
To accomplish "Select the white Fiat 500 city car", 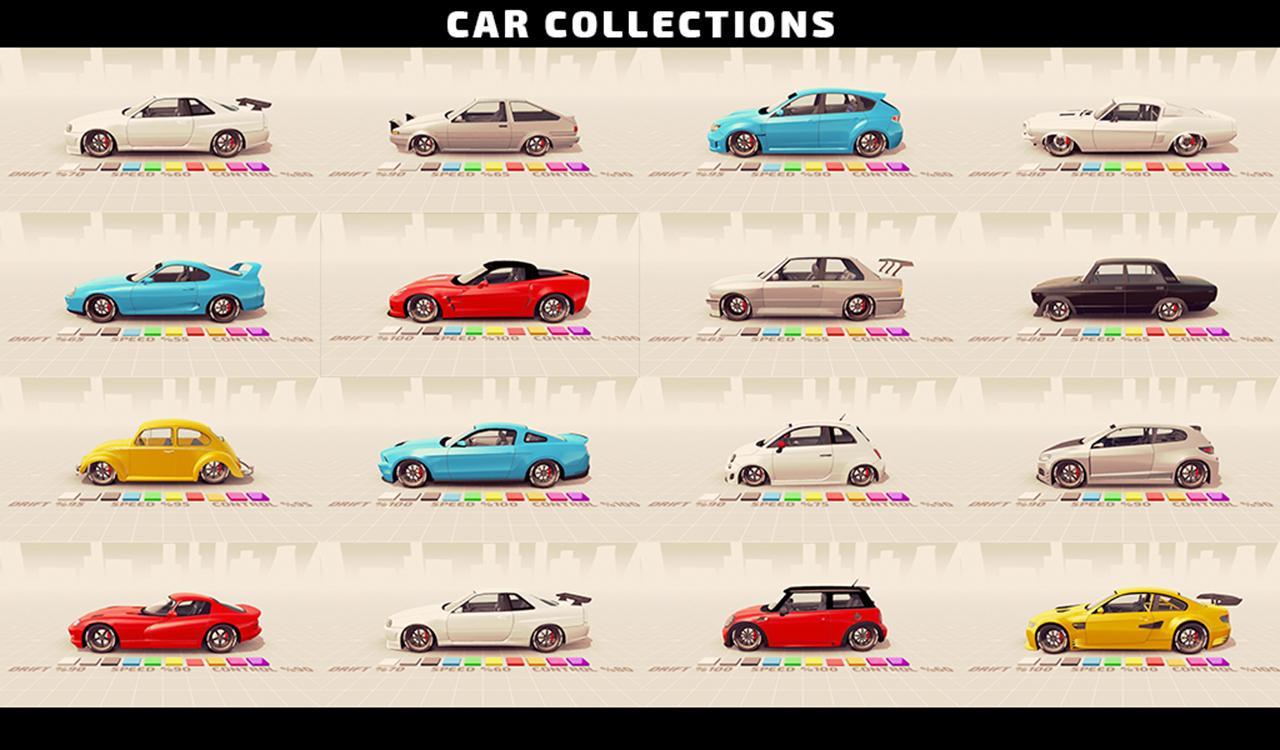I will click(800, 455).
